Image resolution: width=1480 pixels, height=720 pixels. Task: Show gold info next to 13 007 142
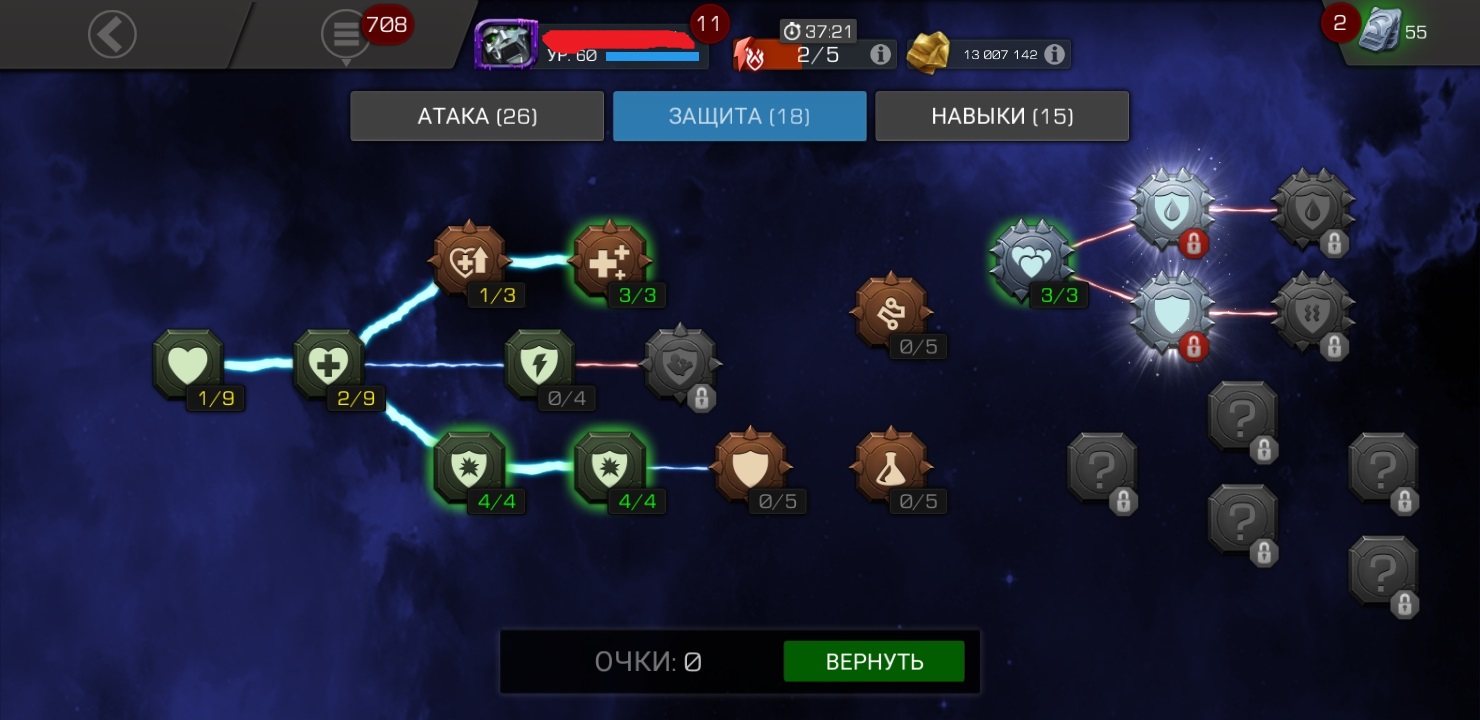pos(1054,54)
